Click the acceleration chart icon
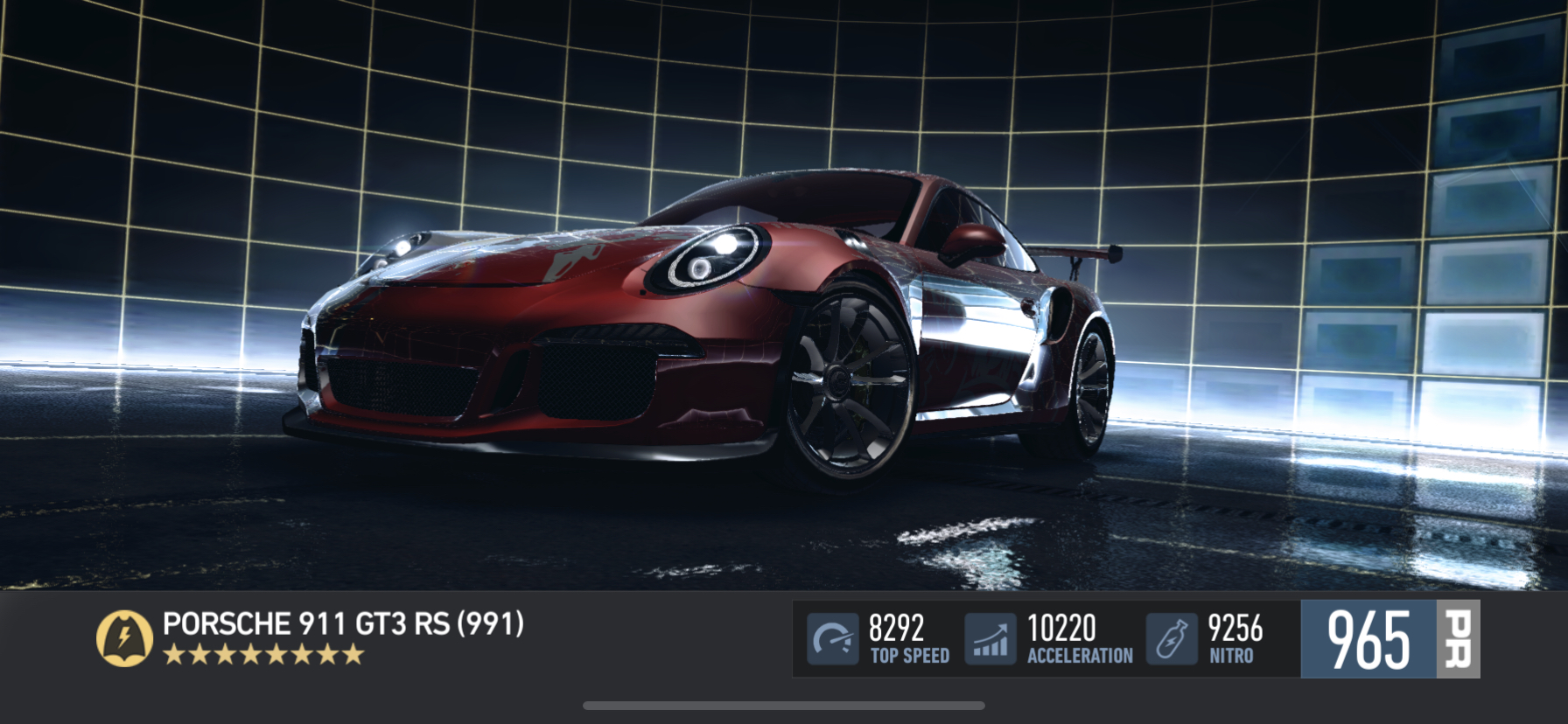 click(x=990, y=639)
